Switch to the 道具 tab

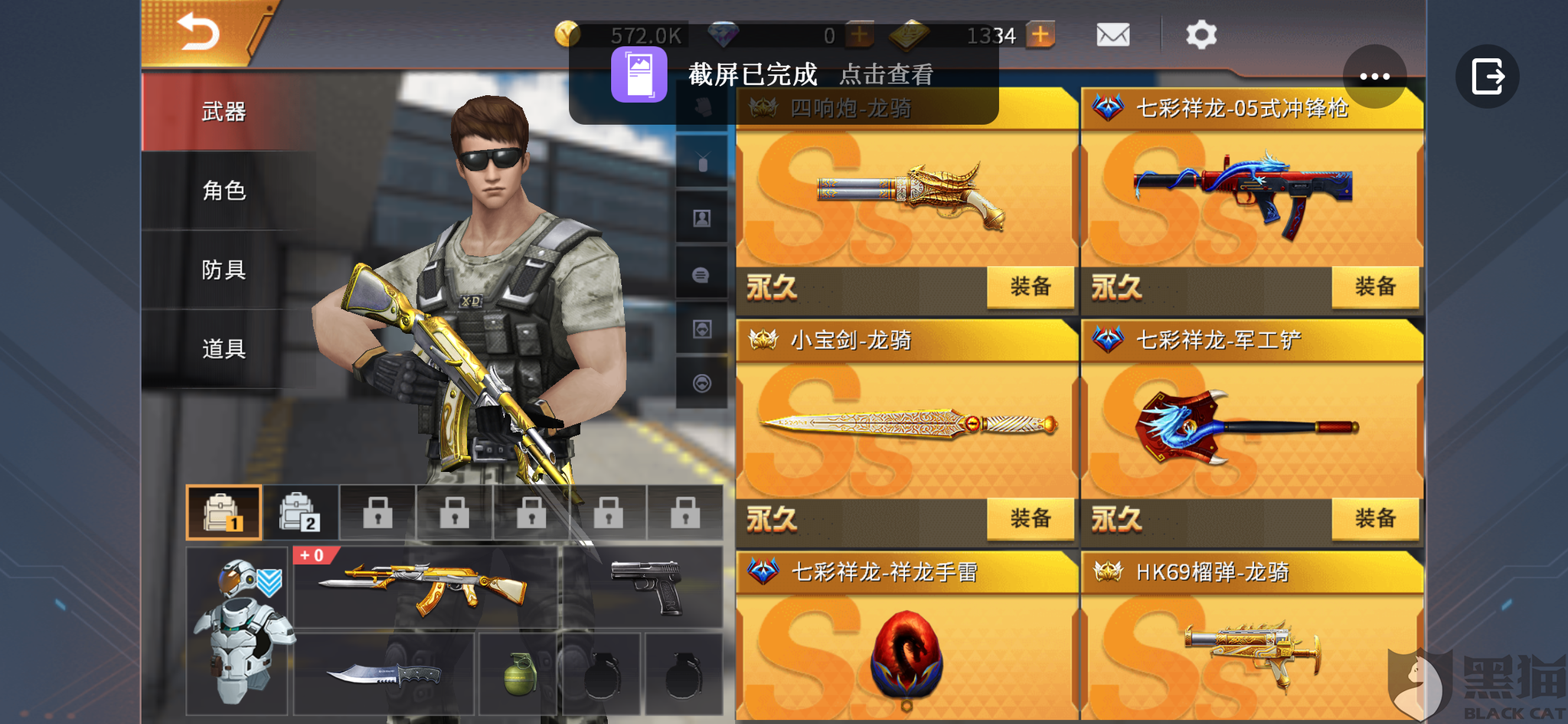click(223, 349)
